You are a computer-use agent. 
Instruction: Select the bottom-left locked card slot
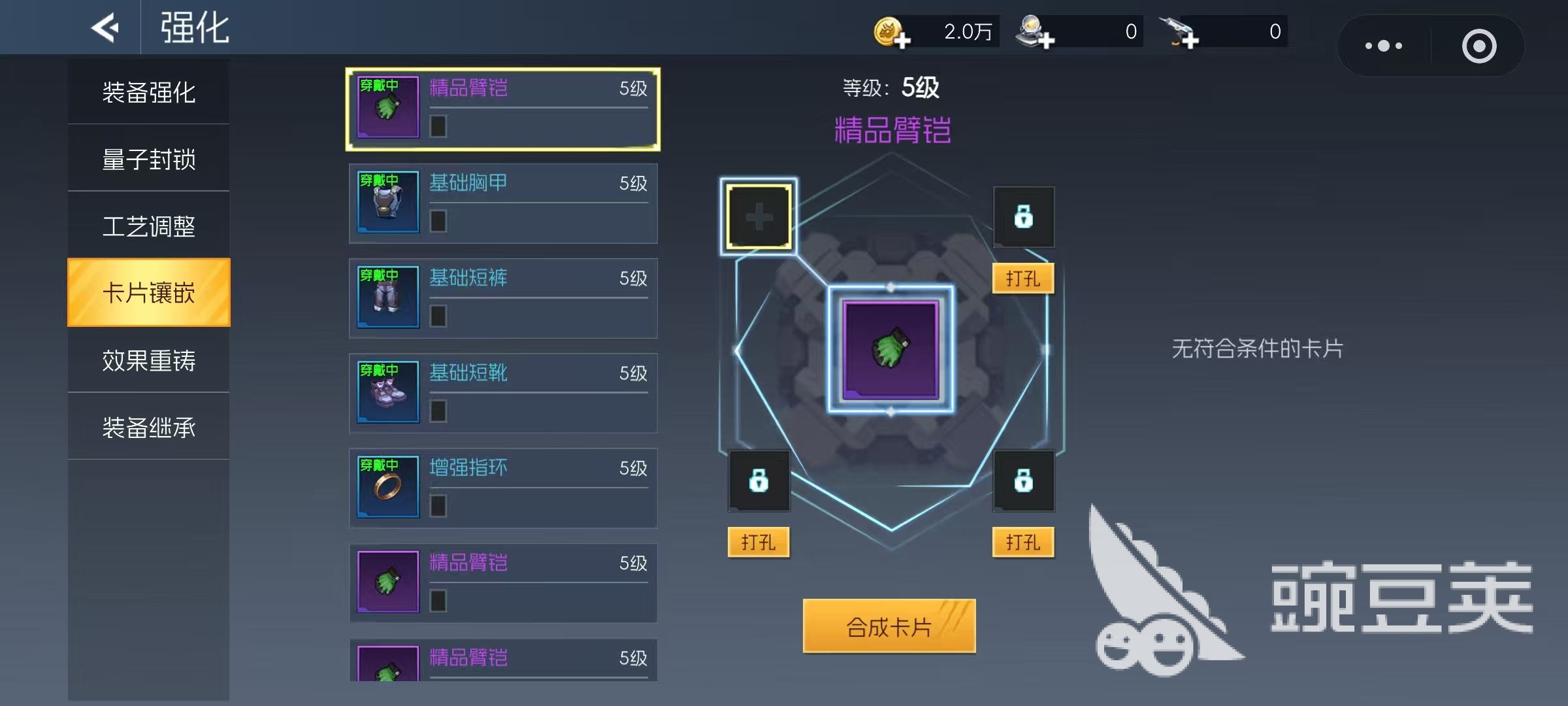pyautogui.click(x=759, y=480)
